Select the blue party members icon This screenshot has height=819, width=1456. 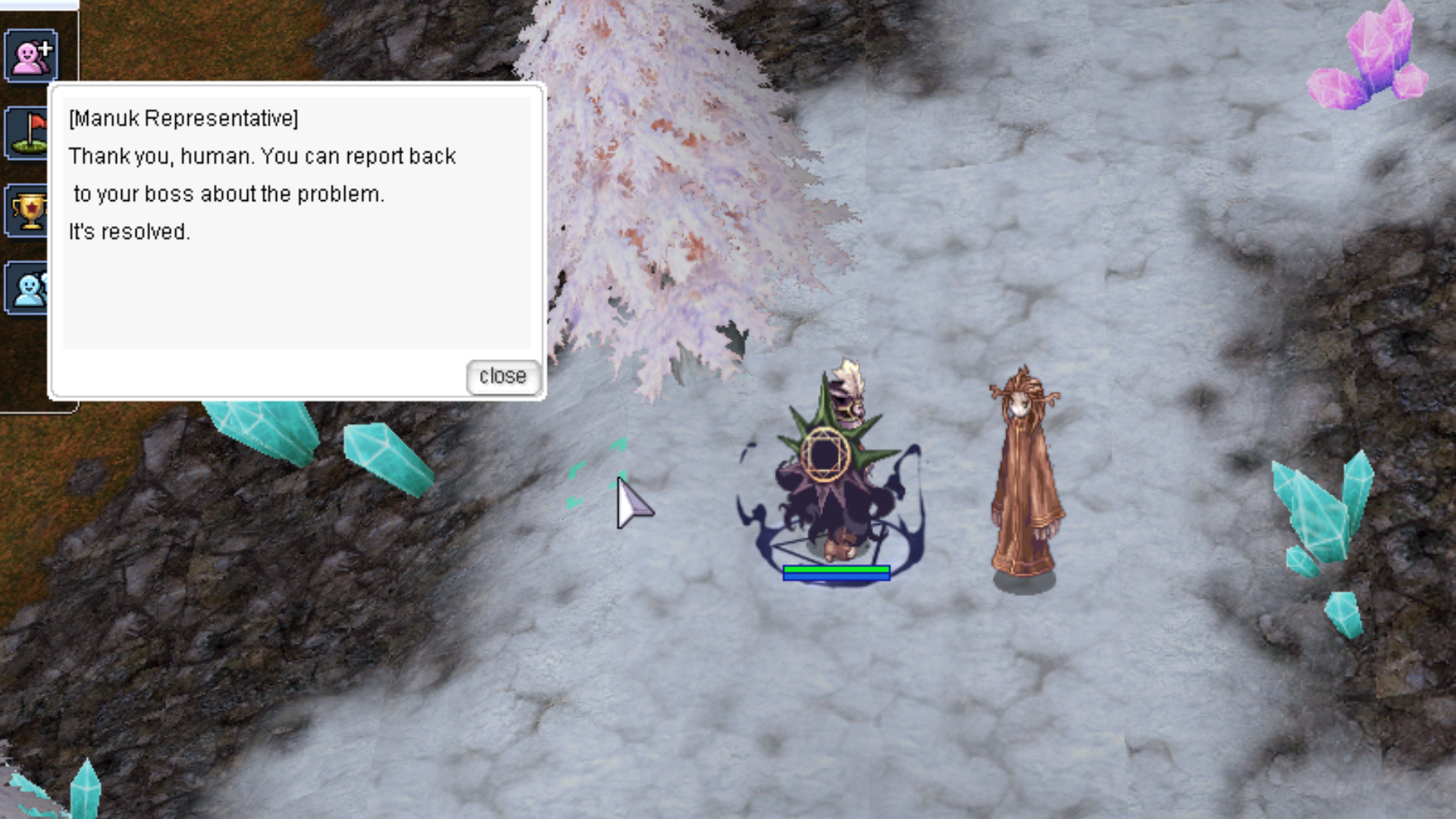pos(27,288)
